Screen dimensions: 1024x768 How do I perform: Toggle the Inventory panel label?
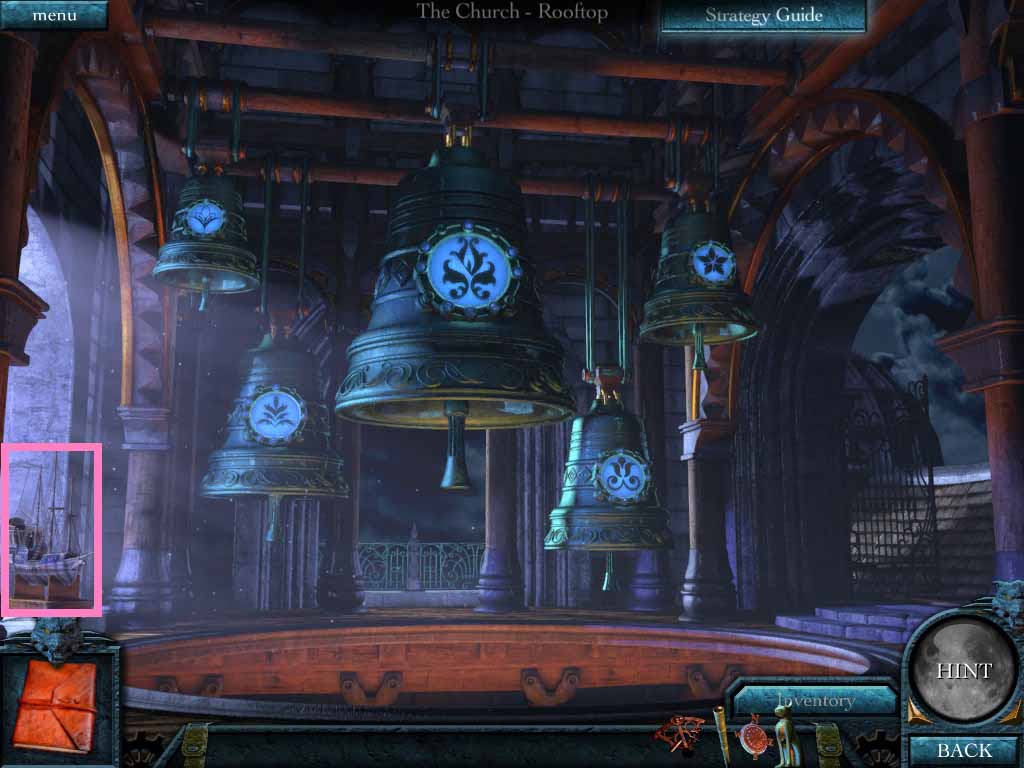tap(814, 700)
